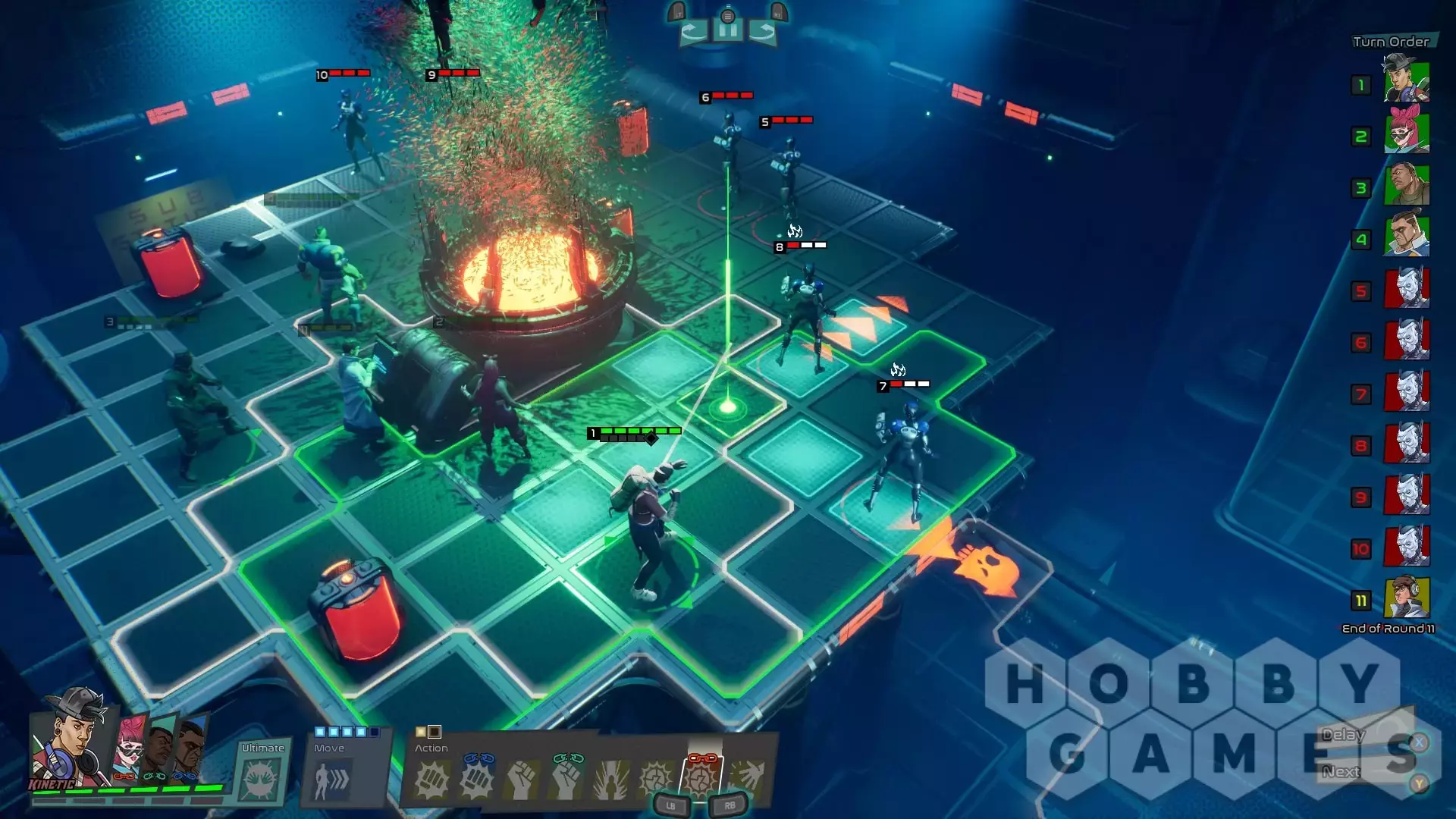
Task: Select turn order slot 1 portrait
Action: [x=1407, y=80]
